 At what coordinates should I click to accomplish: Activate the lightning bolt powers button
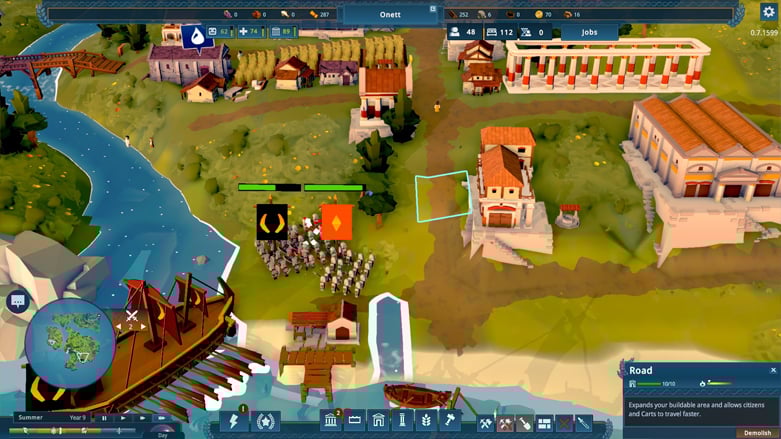click(x=233, y=422)
